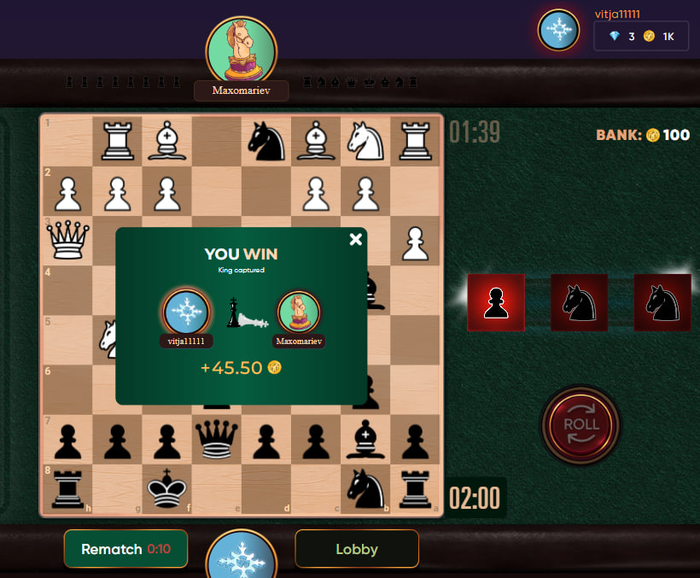
Task: Open Maxomariev's opponent avatar
Action: click(x=241, y=50)
